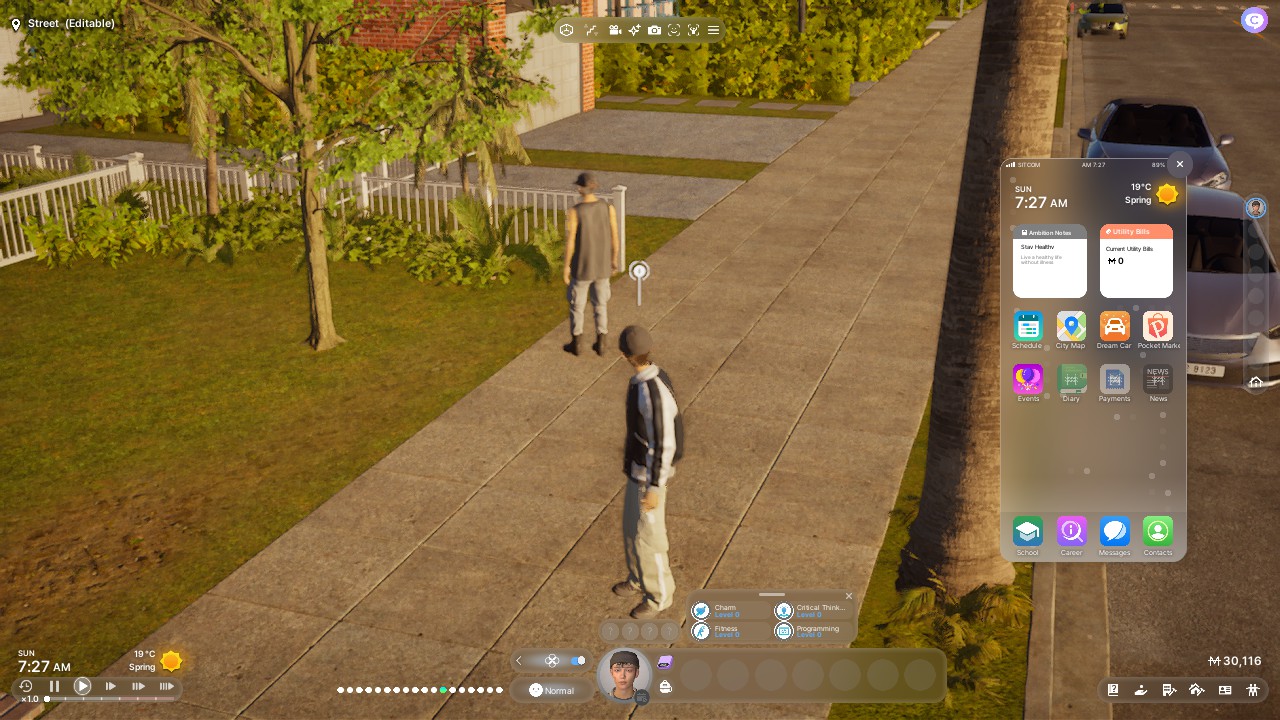Pause the game time
1280x720 pixels.
(54, 686)
